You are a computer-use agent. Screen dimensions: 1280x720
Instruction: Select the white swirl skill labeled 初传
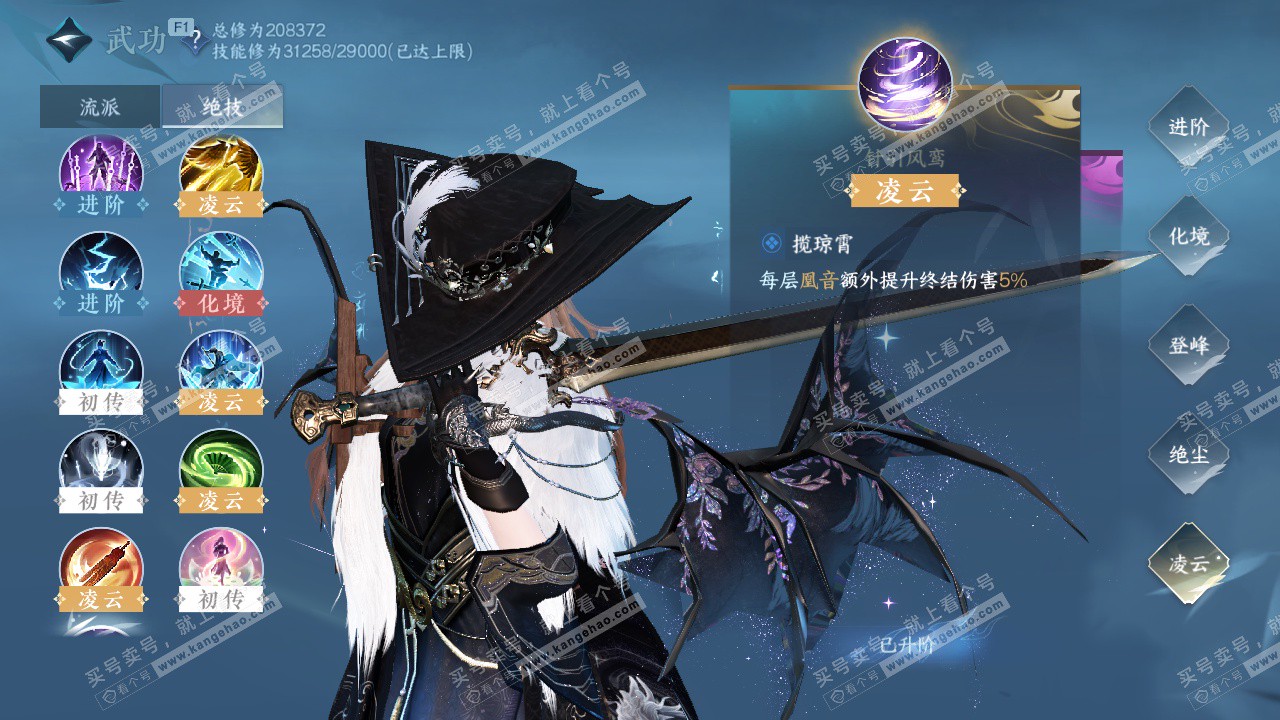101,464
